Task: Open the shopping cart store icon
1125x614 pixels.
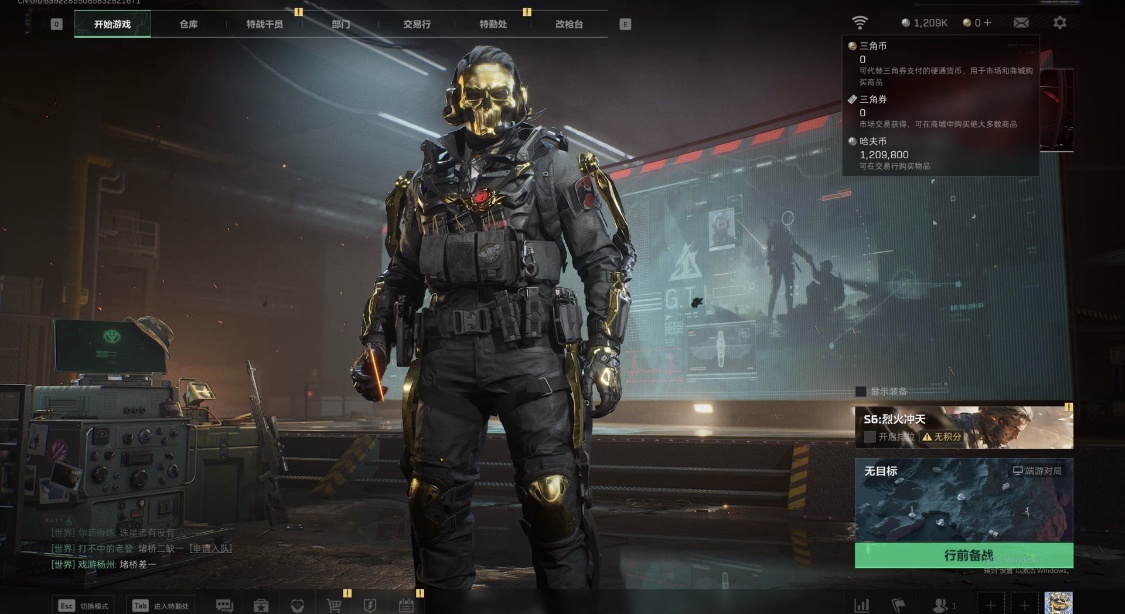Action: [334, 605]
